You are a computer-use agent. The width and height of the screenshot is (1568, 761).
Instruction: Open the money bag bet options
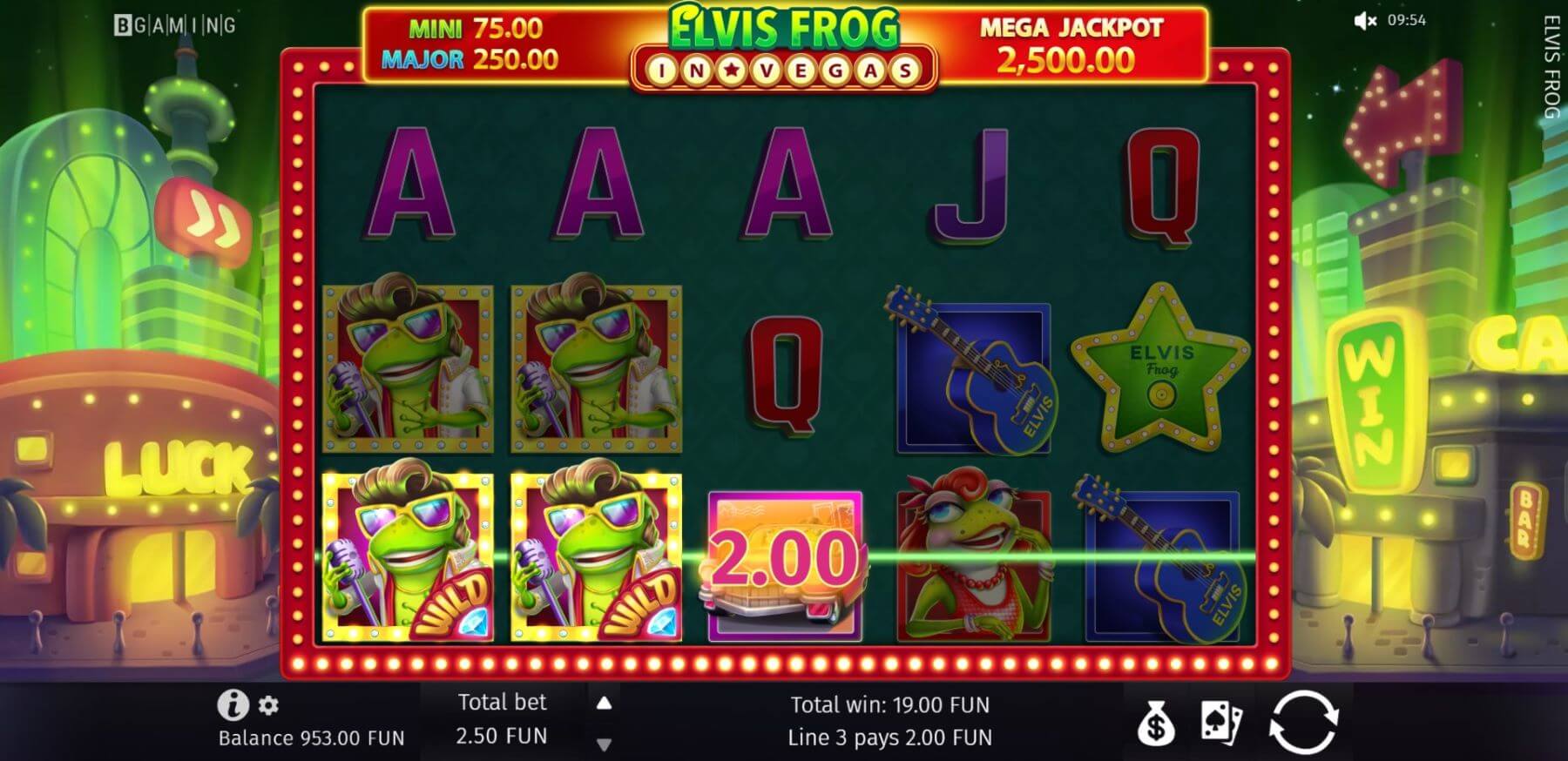point(1156,723)
